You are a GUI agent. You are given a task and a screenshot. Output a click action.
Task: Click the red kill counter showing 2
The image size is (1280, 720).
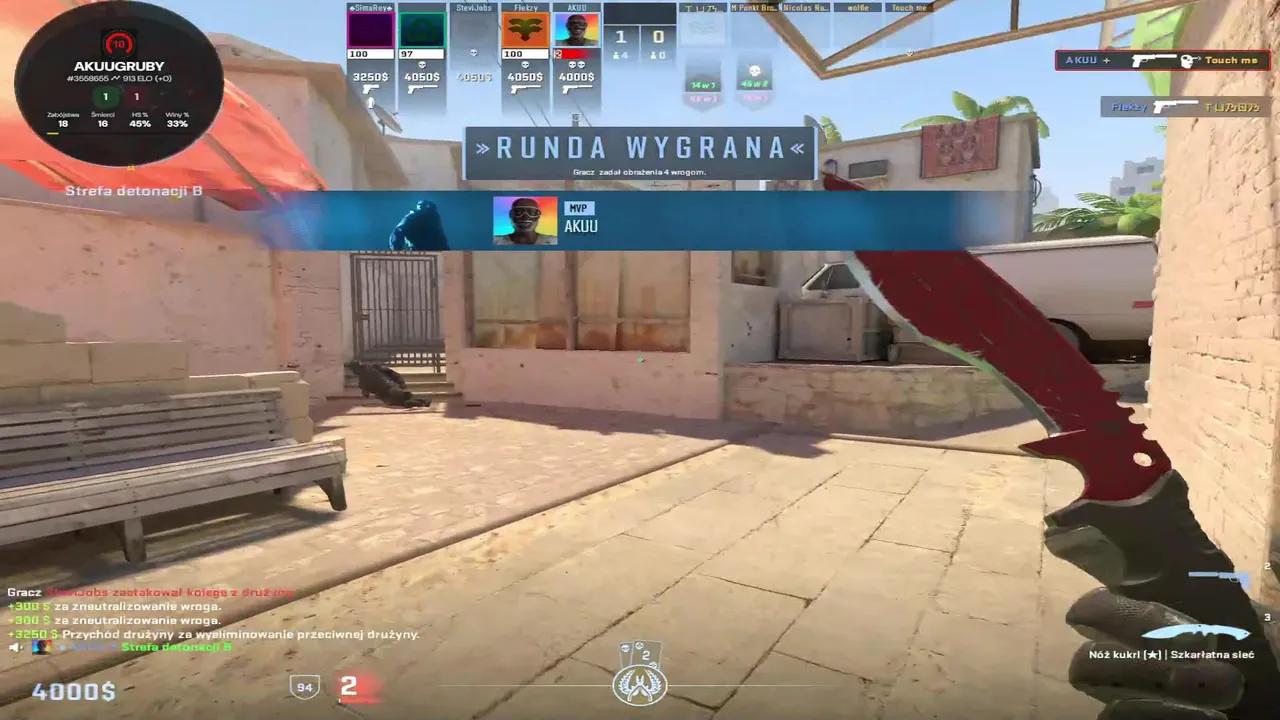(348, 687)
